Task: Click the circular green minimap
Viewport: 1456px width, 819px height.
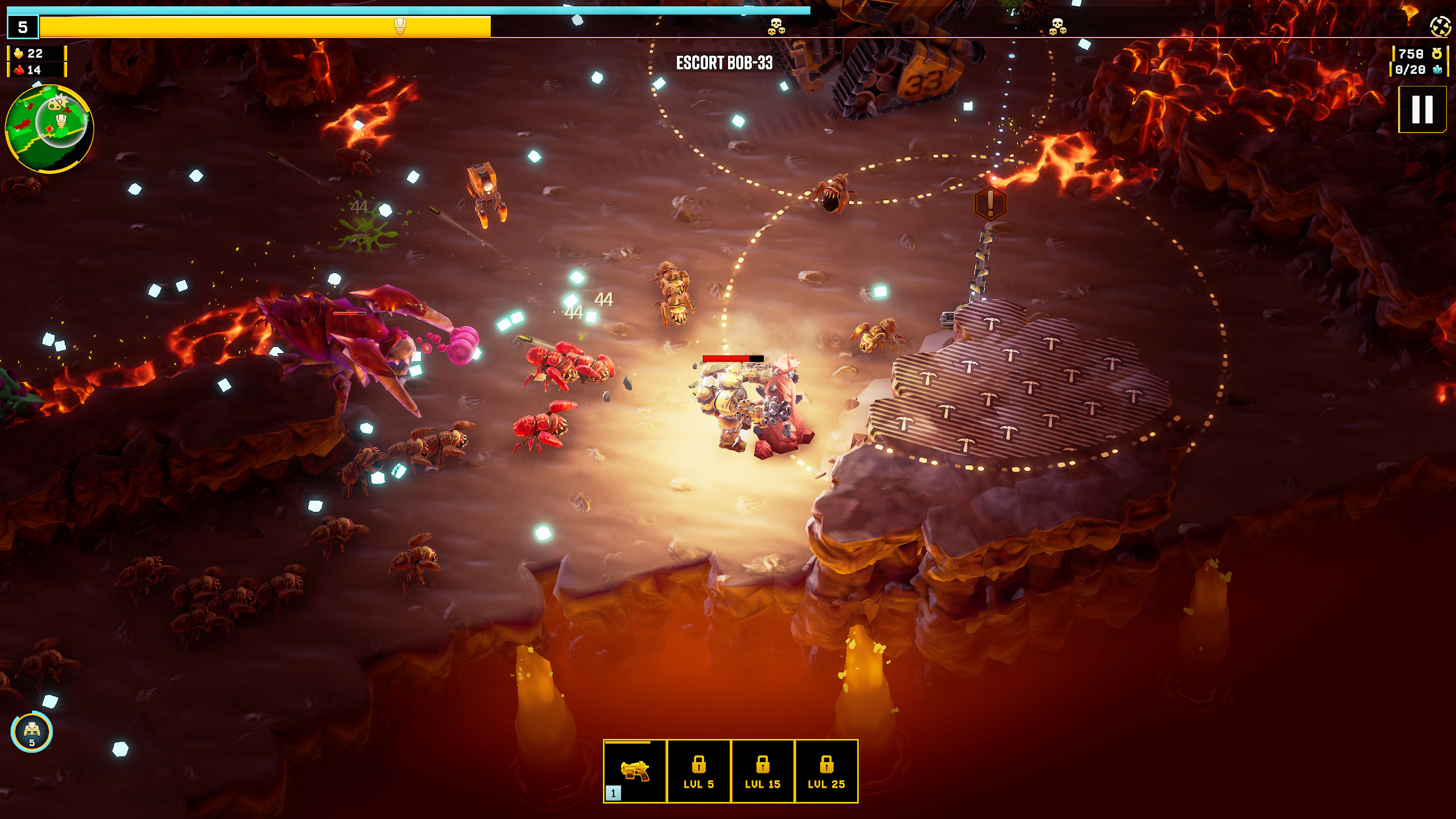Action: tap(49, 129)
